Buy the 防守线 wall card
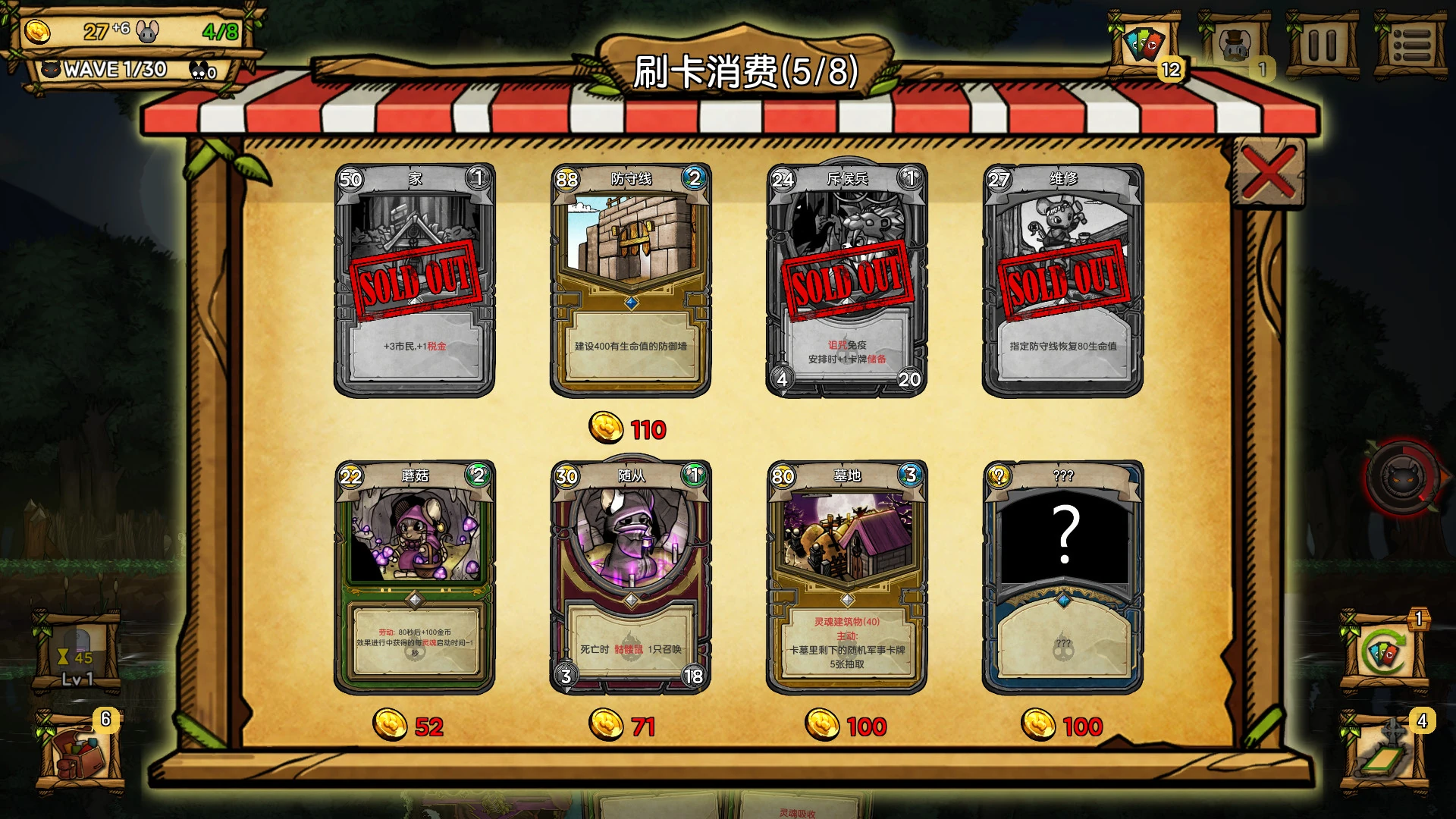 (630, 281)
